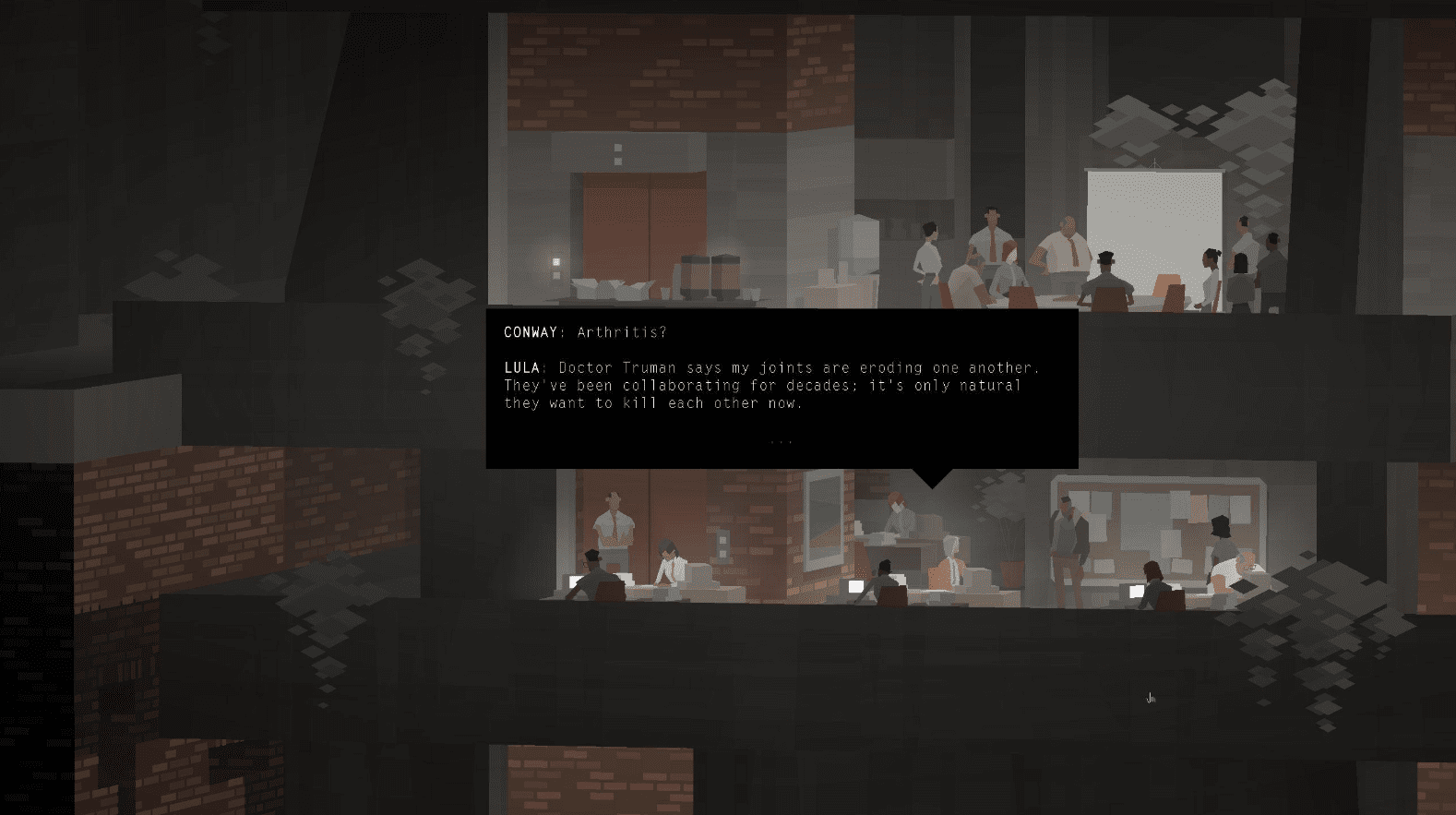Click the stacked coffee urns near the elevator
The width and height of the screenshot is (1456, 815).
[x=710, y=272]
